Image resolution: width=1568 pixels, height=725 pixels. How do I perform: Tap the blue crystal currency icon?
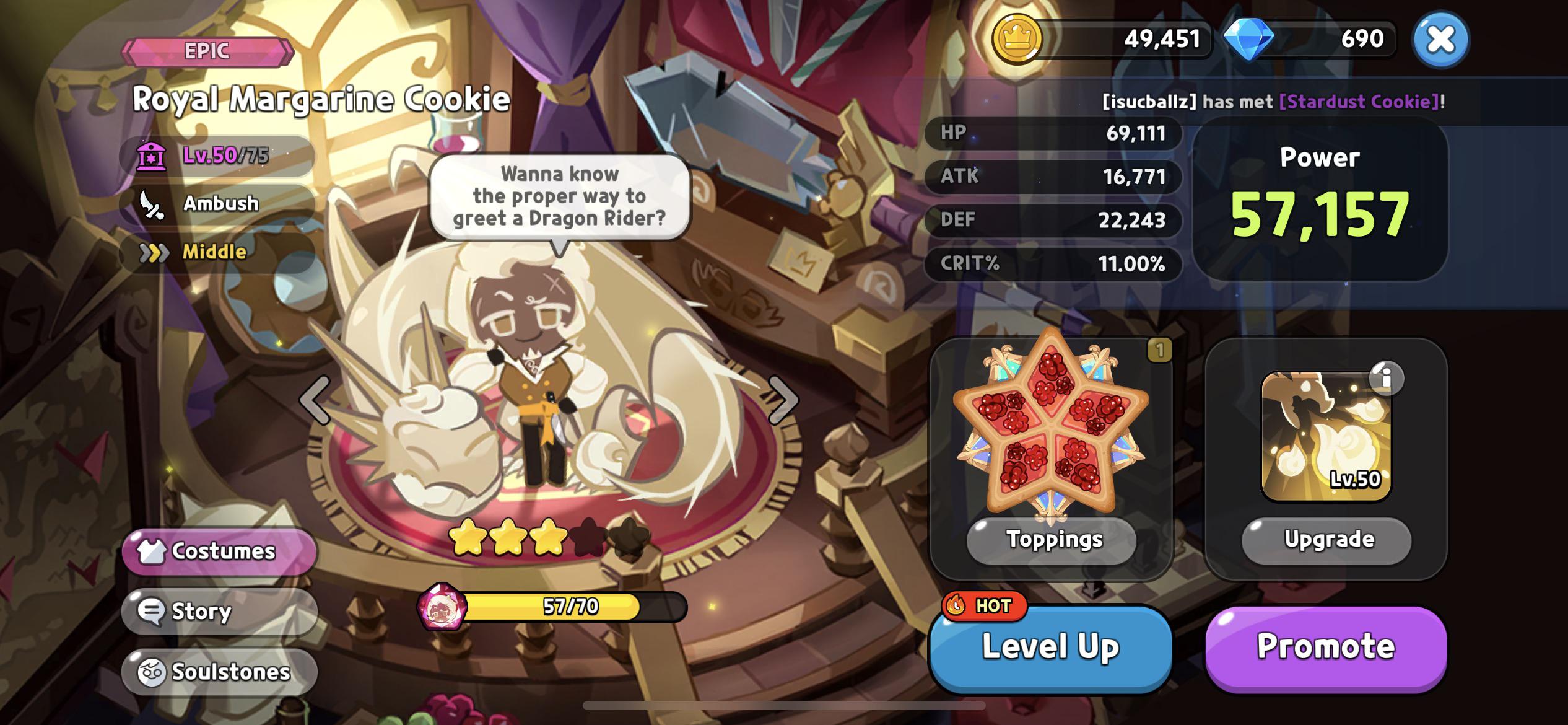click(x=1248, y=38)
